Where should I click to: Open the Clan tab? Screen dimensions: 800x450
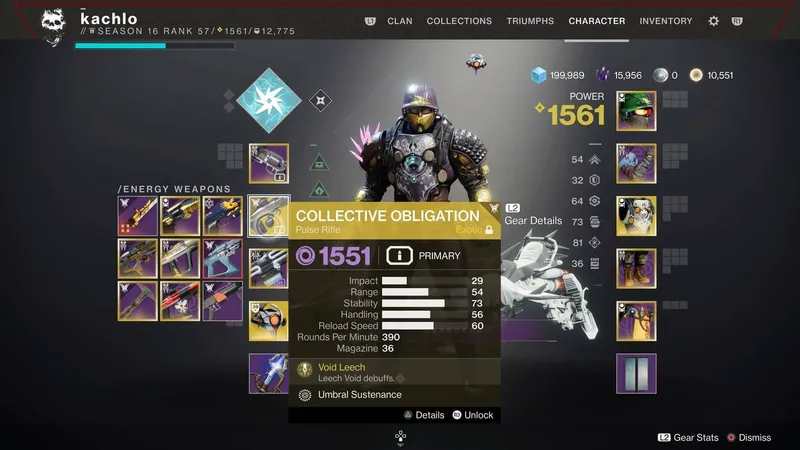point(399,21)
